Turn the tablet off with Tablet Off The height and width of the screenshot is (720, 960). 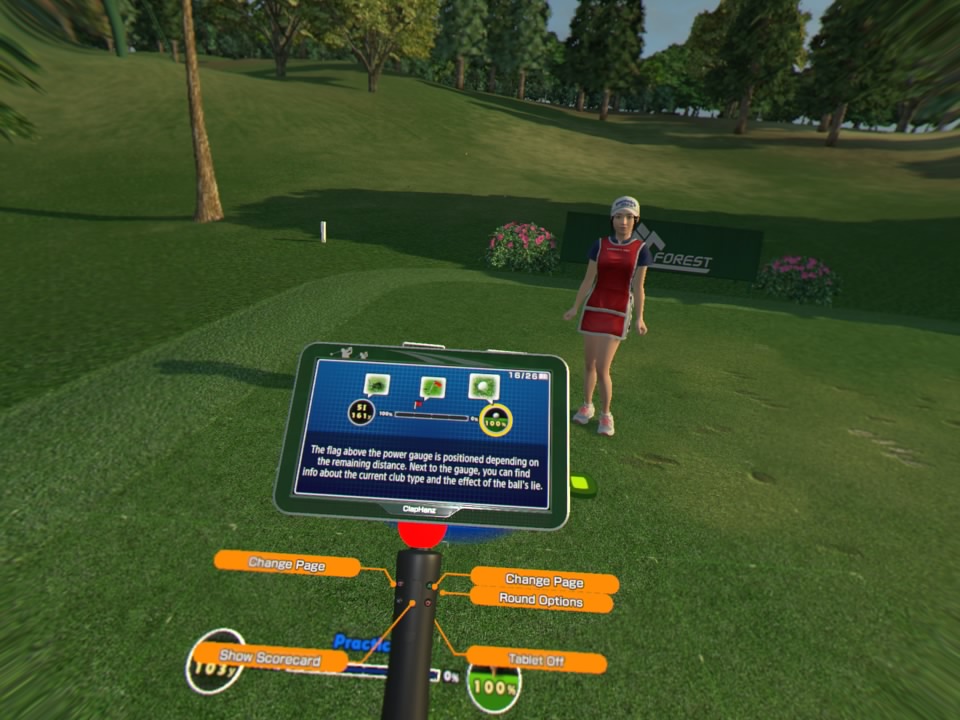pos(536,660)
